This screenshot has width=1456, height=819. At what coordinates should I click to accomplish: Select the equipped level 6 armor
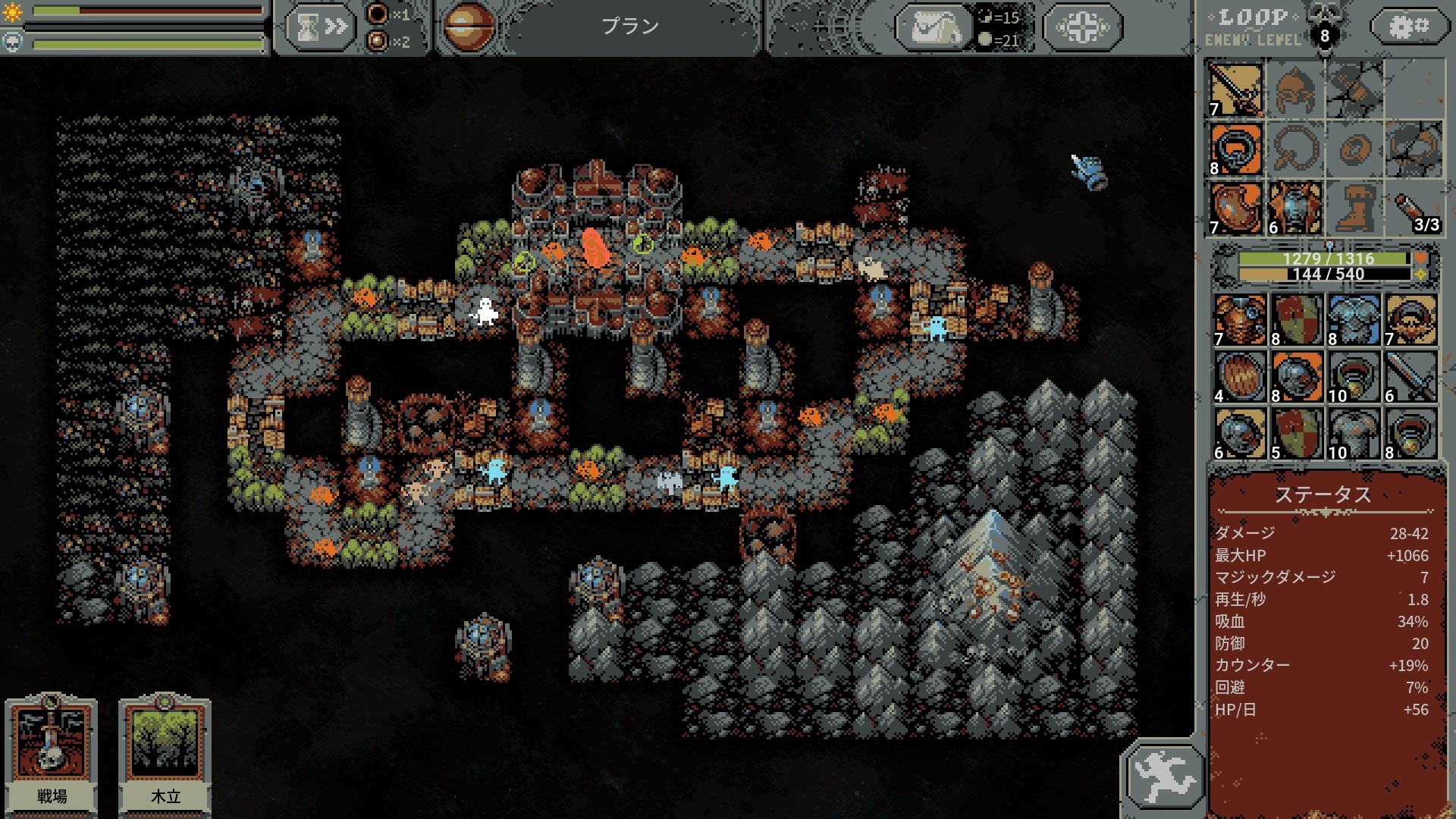click(x=1294, y=208)
